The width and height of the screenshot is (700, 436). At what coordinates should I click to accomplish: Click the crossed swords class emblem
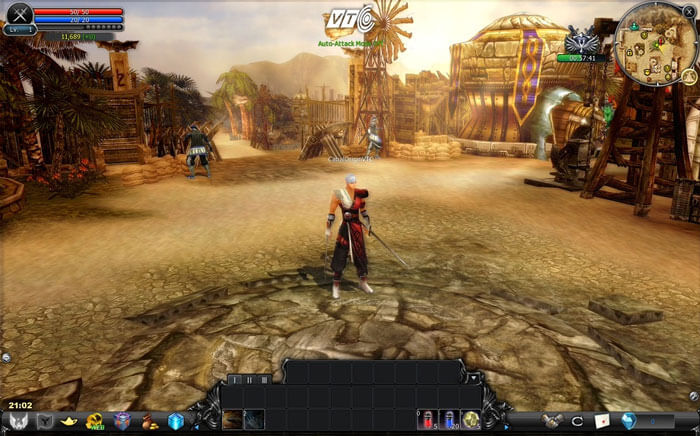(x=19, y=15)
